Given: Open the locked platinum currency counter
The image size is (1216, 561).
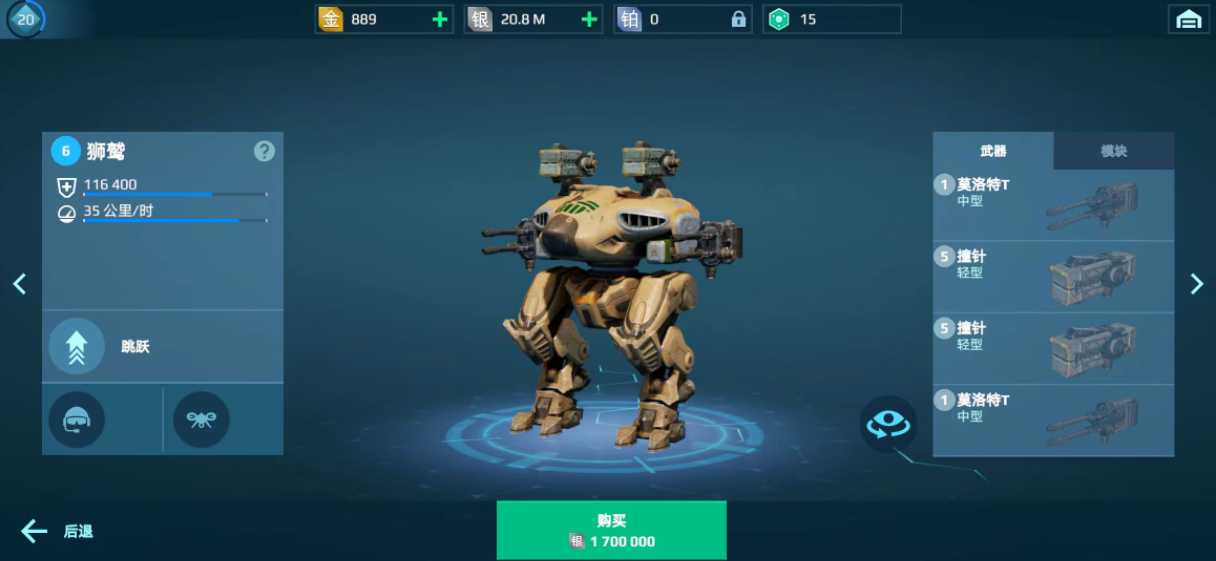Looking at the screenshot, I should (x=683, y=19).
